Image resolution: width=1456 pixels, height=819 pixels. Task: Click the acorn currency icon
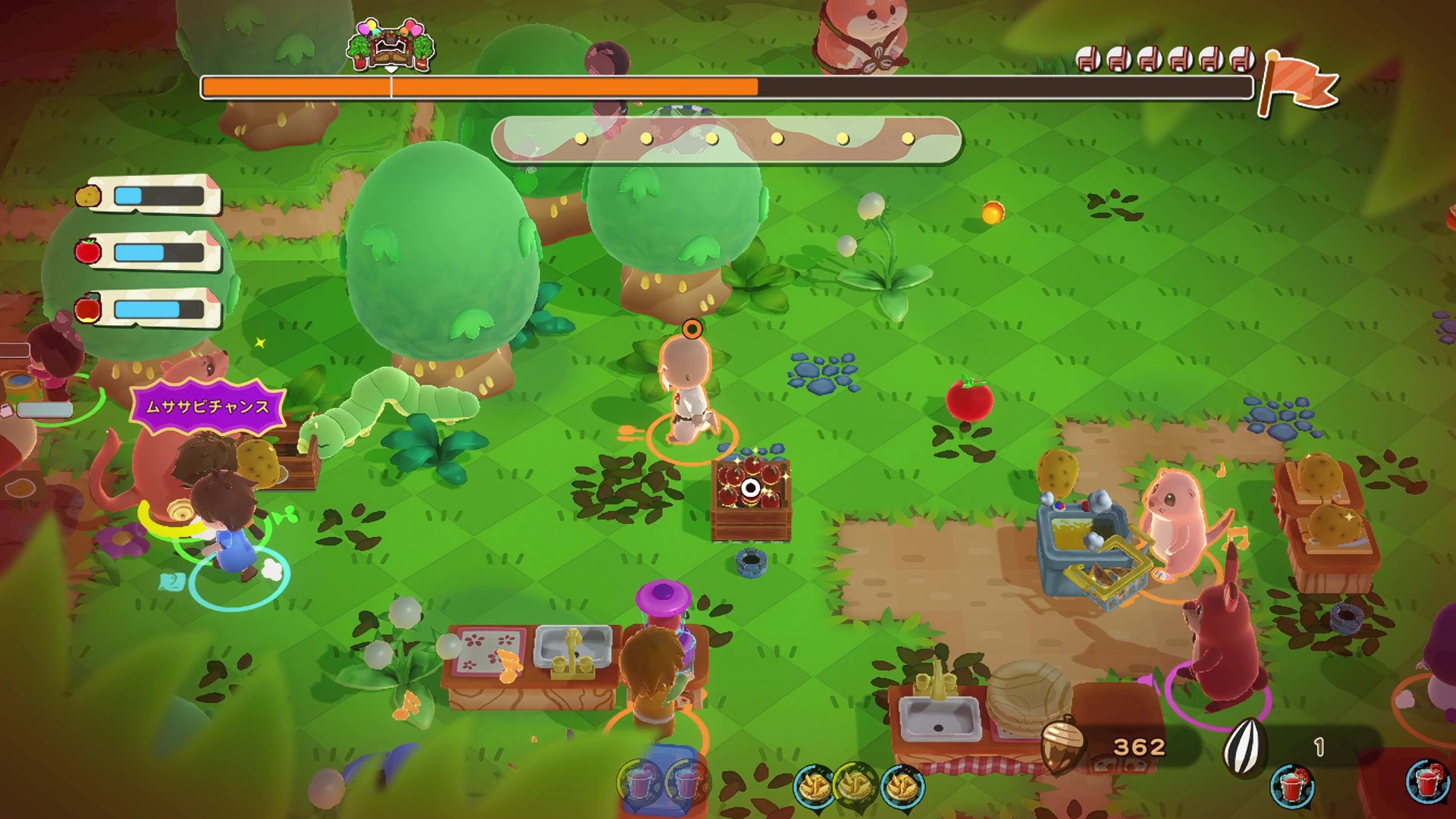click(1061, 747)
